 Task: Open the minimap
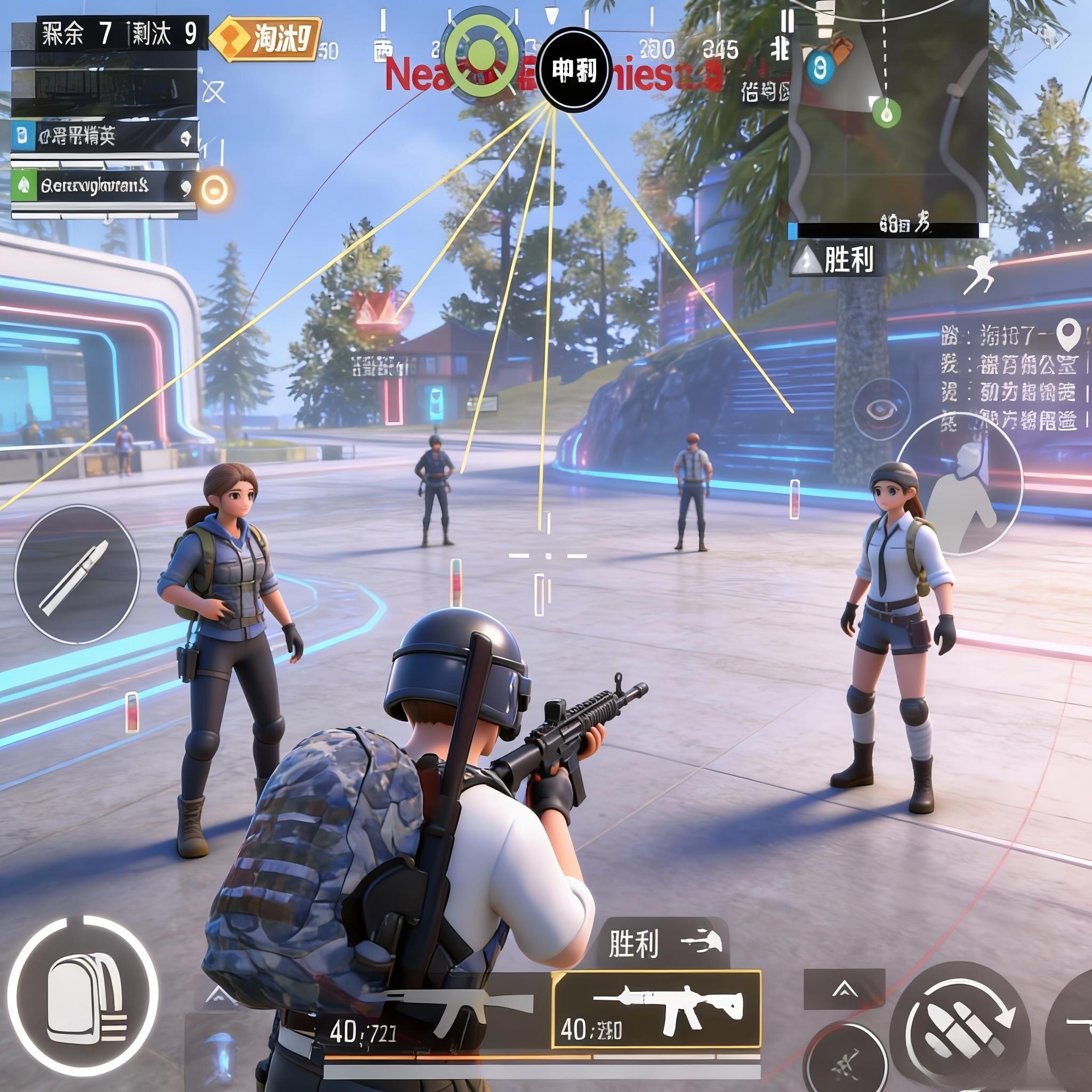pyautogui.click(x=887, y=113)
